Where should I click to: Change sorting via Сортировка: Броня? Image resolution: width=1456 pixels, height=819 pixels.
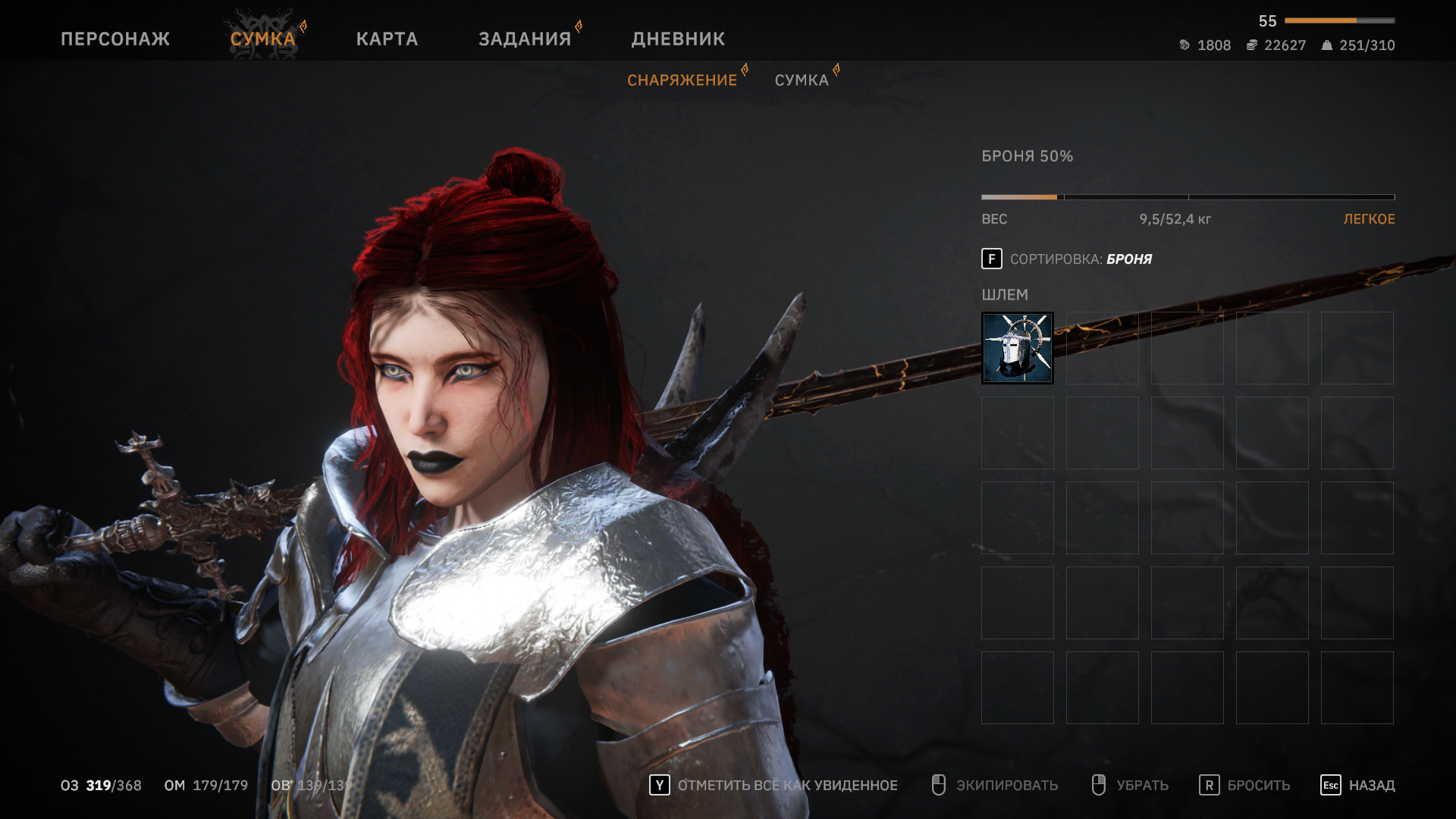pos(1066,259)
